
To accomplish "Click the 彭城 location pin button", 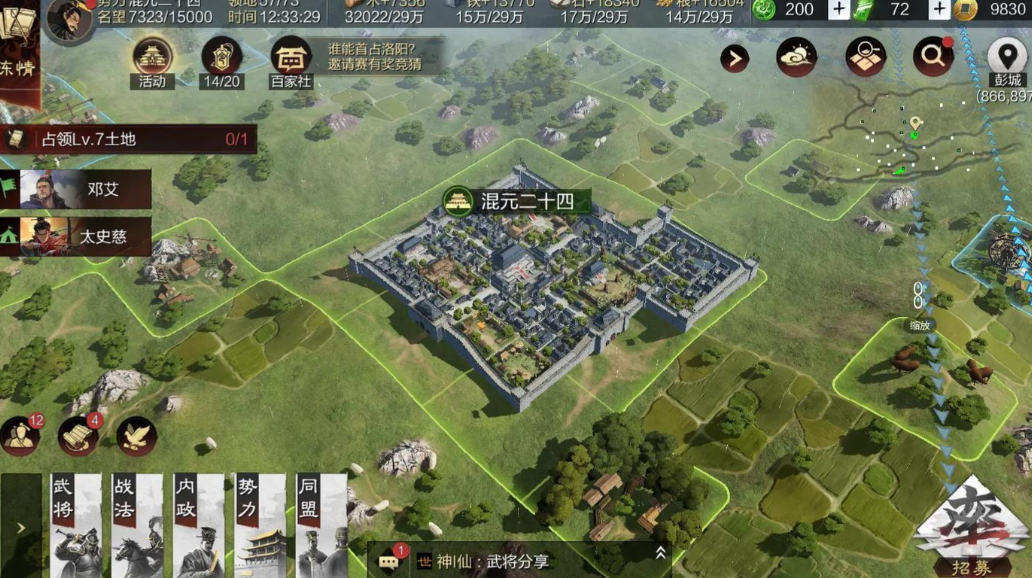I will [x=1004, y=57].
